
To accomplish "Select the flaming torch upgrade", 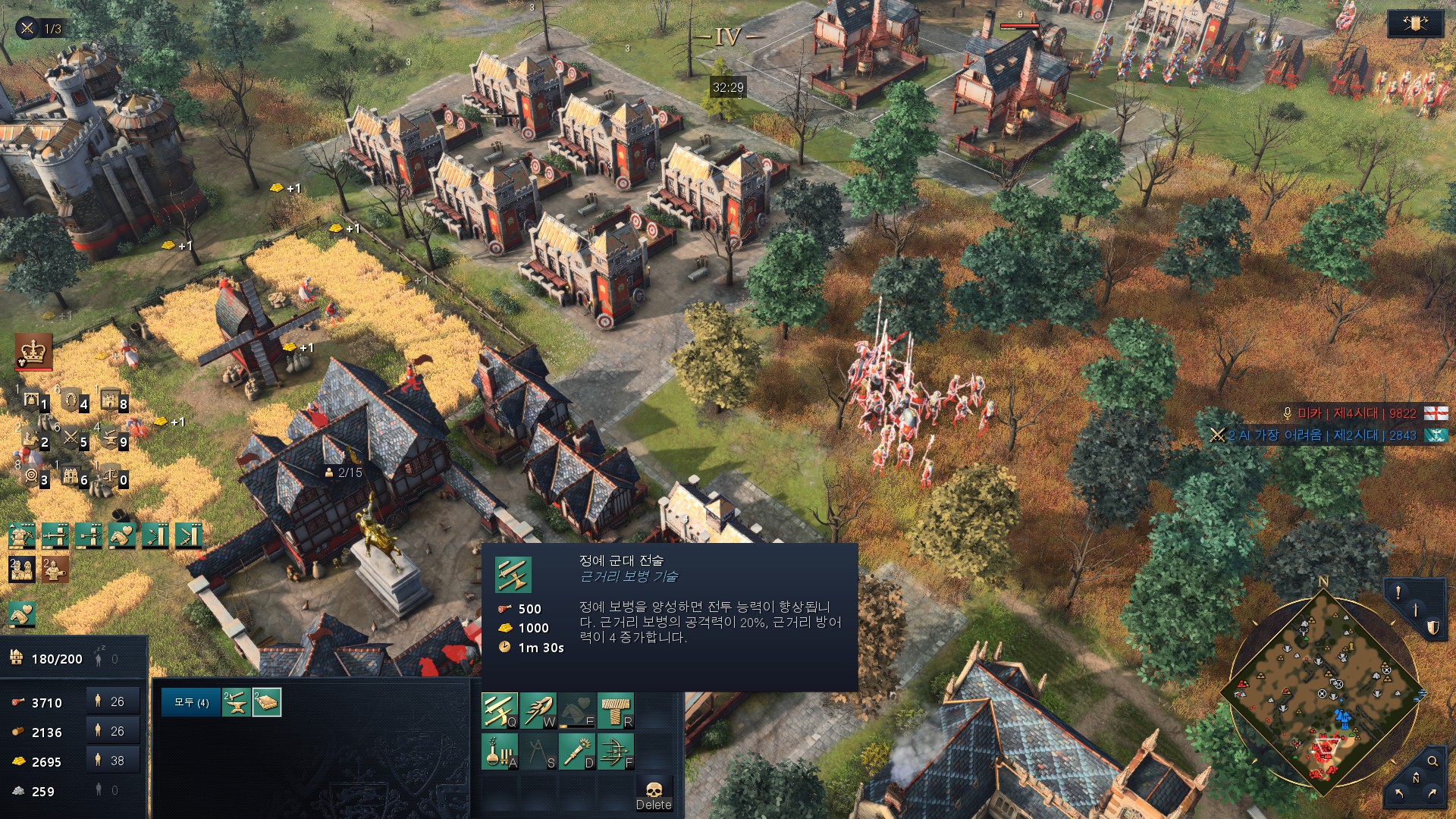I will 576,752.
